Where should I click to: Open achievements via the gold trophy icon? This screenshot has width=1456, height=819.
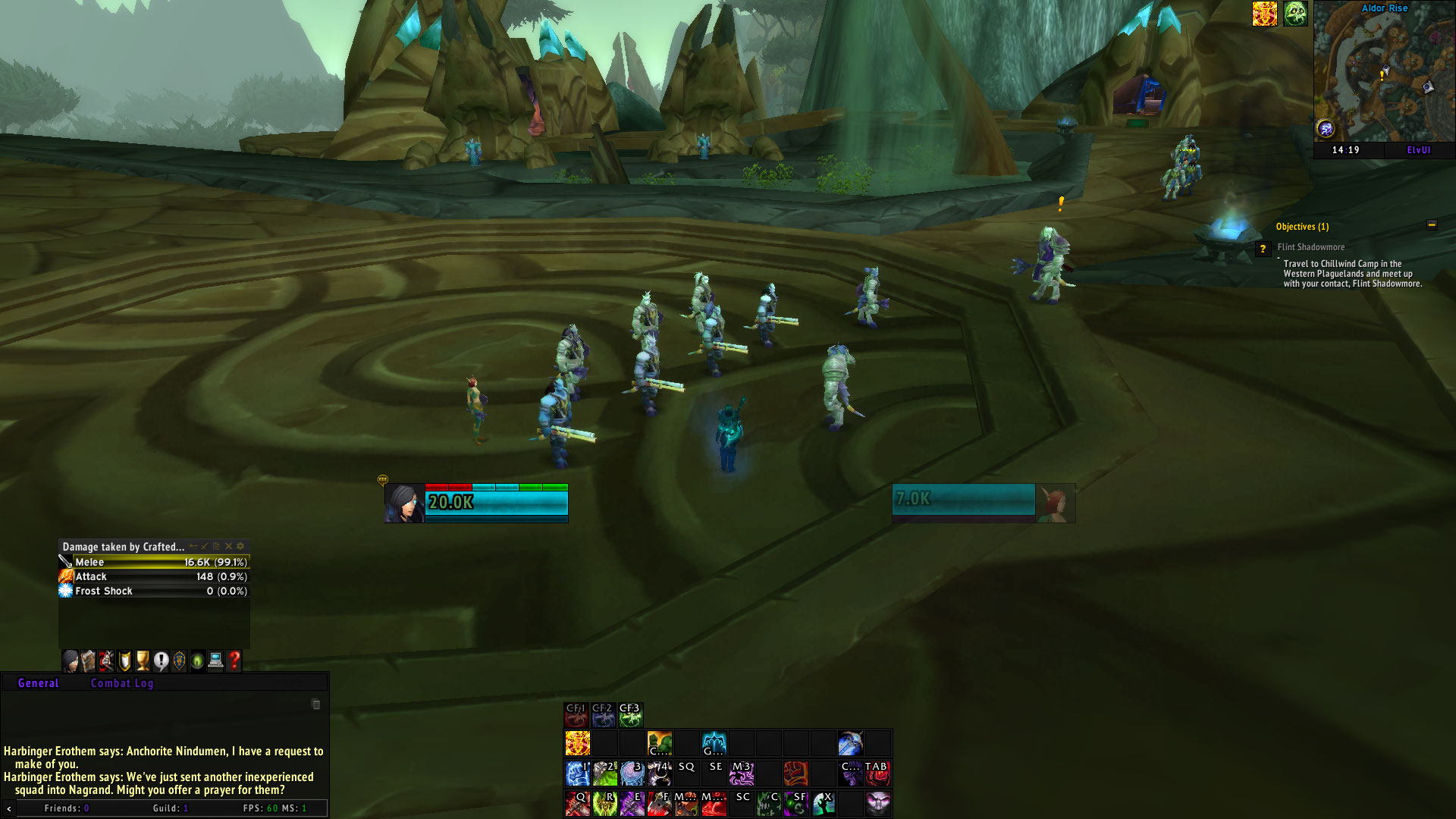(143, 661)
